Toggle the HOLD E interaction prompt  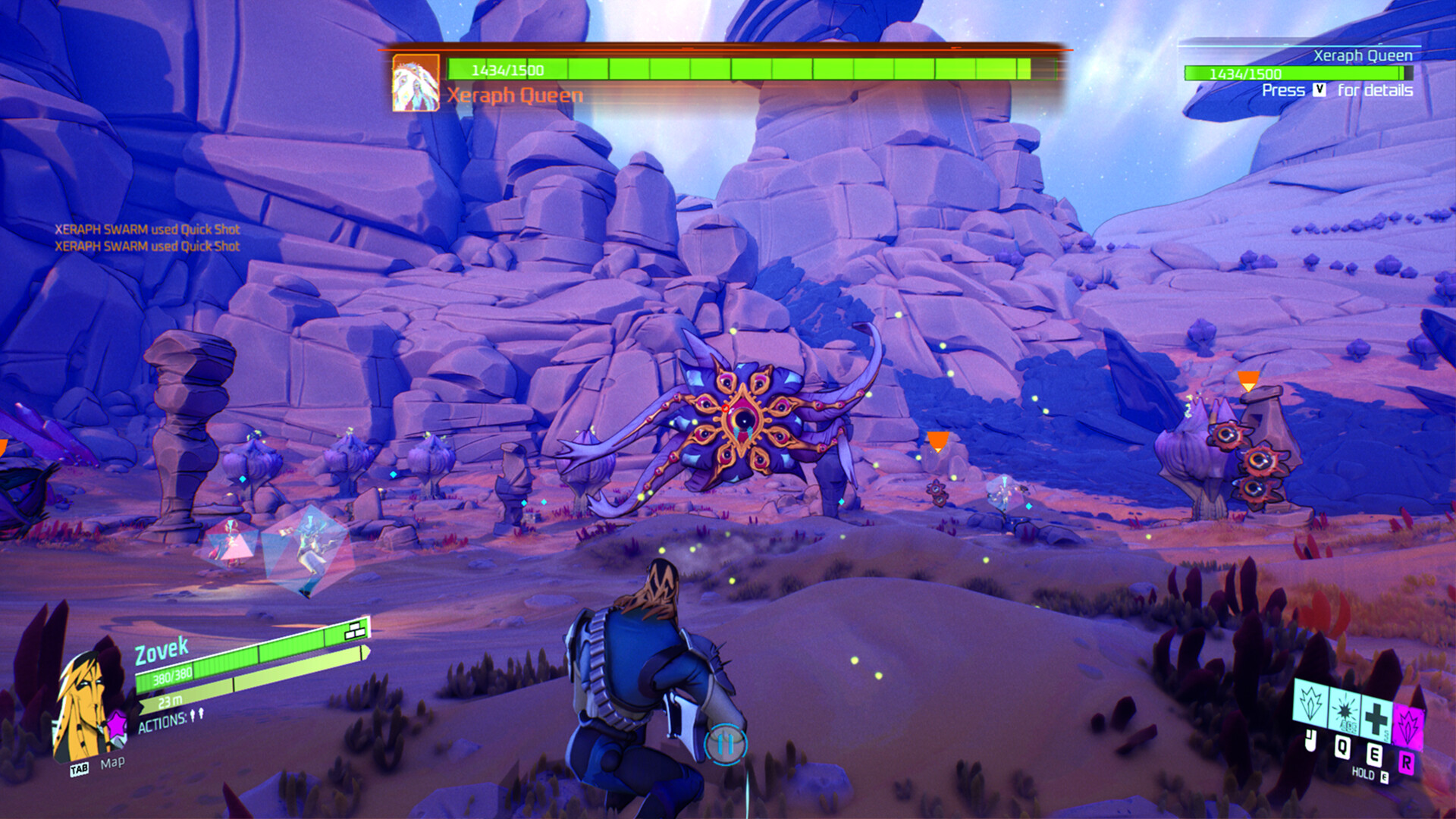pyautogui.click(x=1369, y=774)
